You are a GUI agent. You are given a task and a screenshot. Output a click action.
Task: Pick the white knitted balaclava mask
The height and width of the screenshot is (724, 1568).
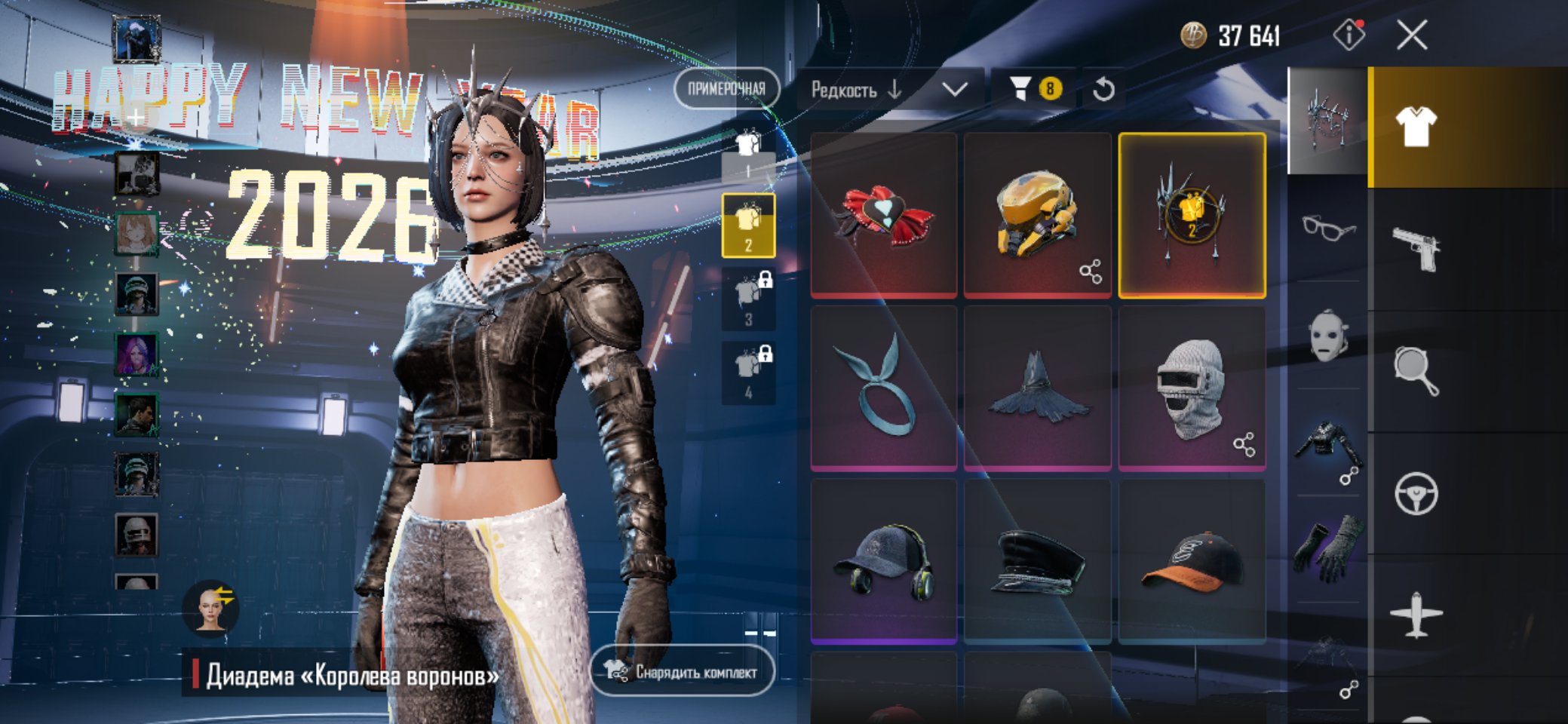(x=1191, y=388)
